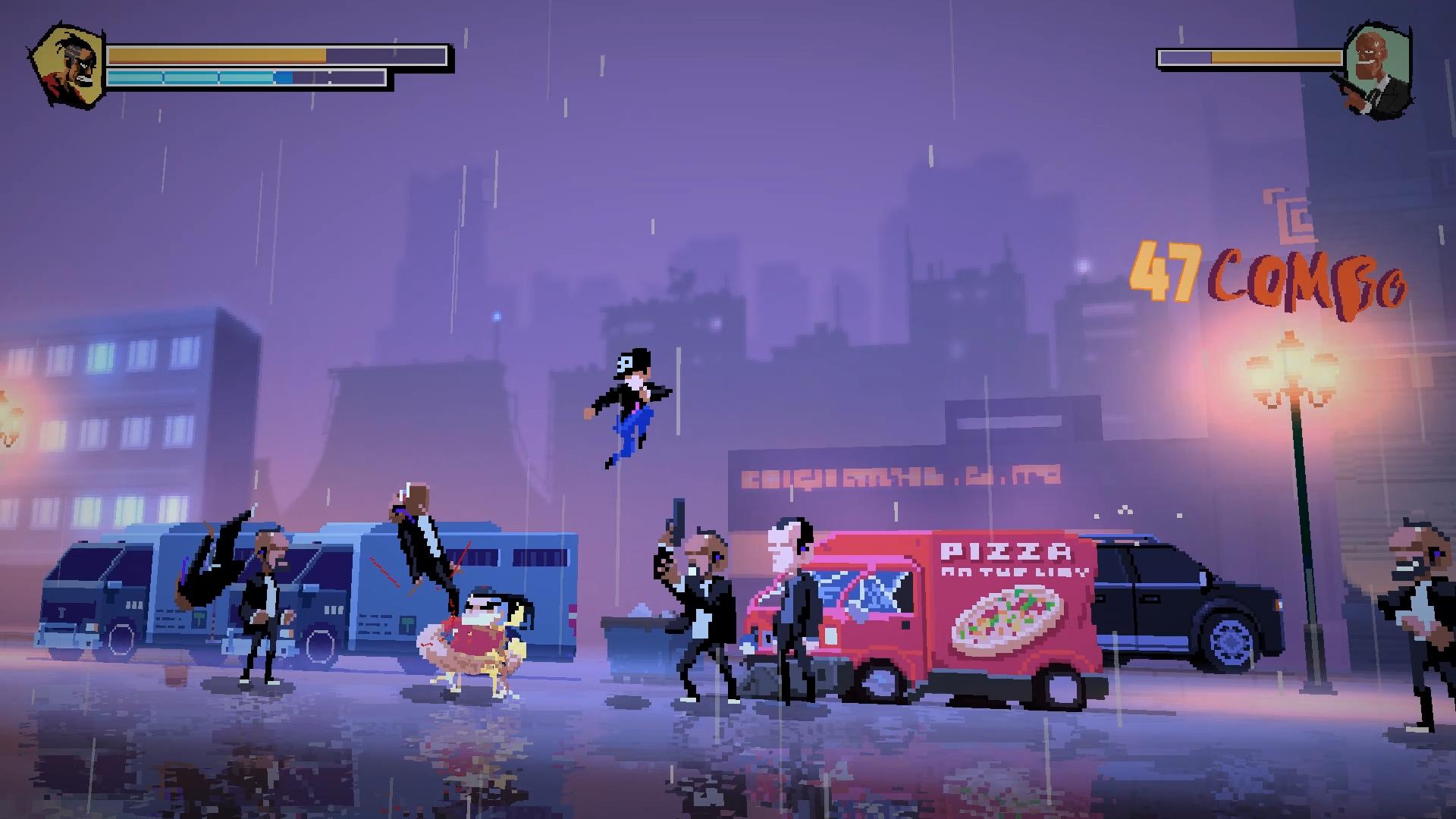The image size is (1456, 819).
Task: Click the player's character portrait
Action: click(x=68, y=64)
